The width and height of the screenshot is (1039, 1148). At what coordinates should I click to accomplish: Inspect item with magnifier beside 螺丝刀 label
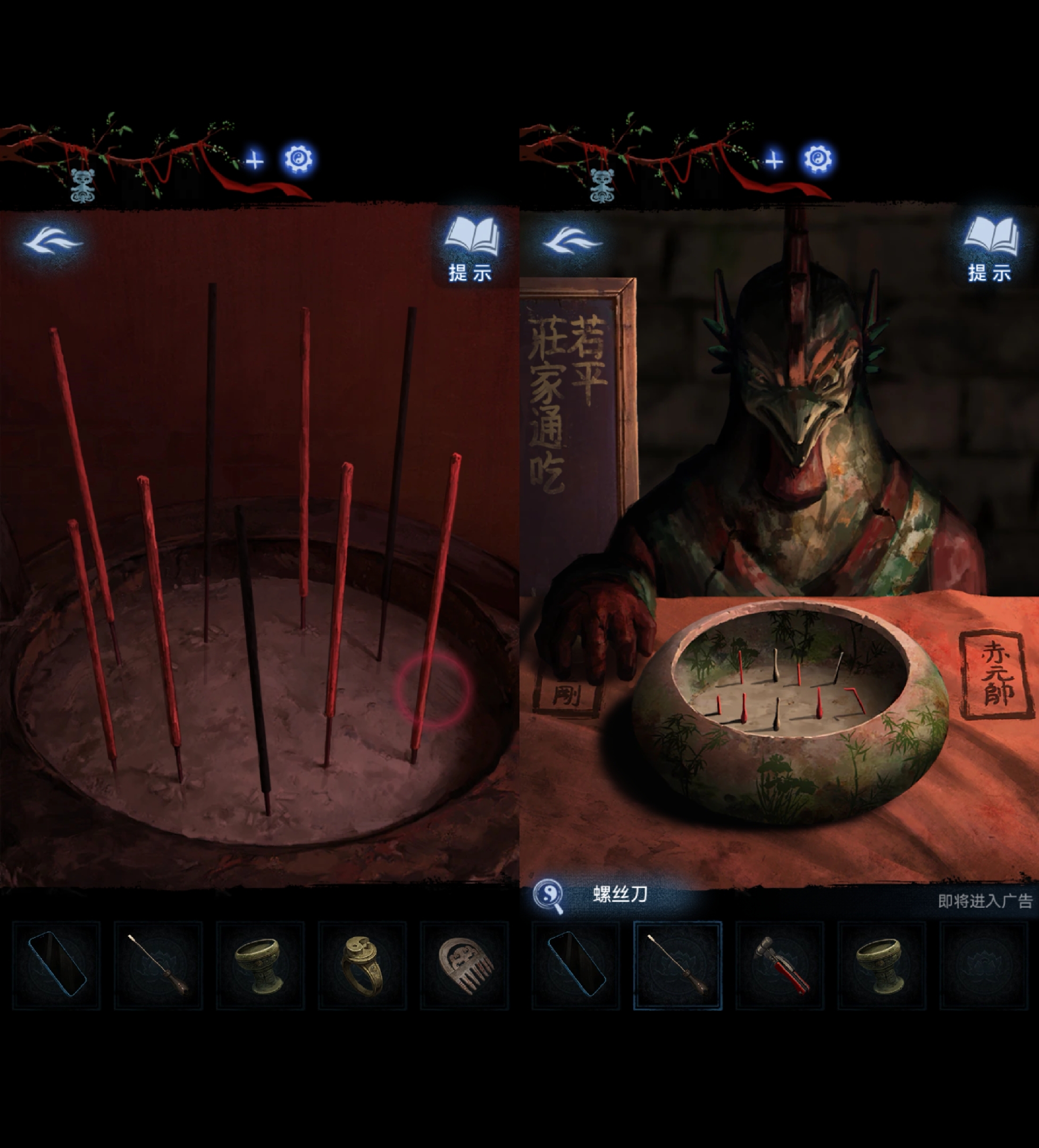548,896
